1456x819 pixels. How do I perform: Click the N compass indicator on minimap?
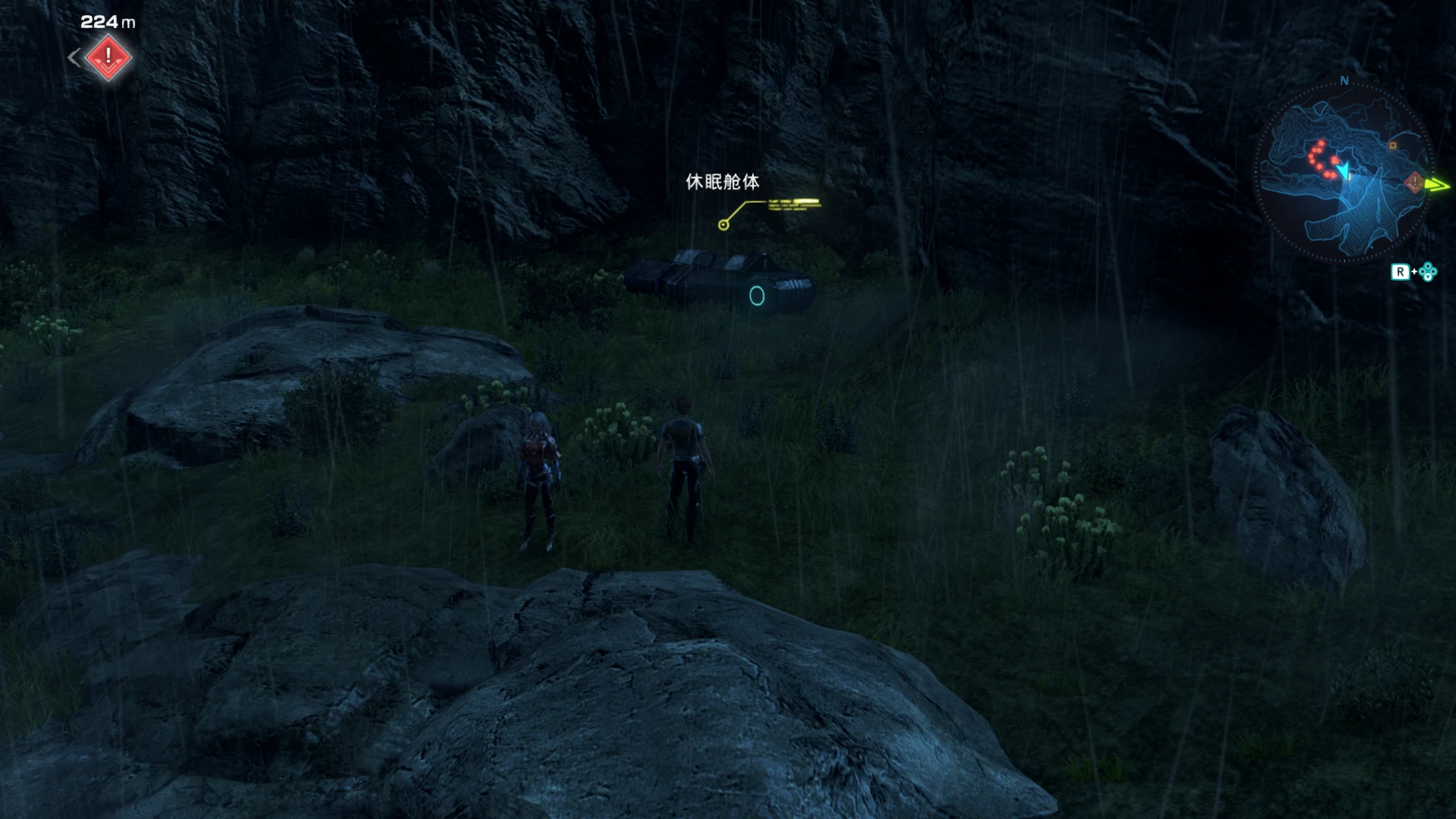click(x=1344, y=80)
